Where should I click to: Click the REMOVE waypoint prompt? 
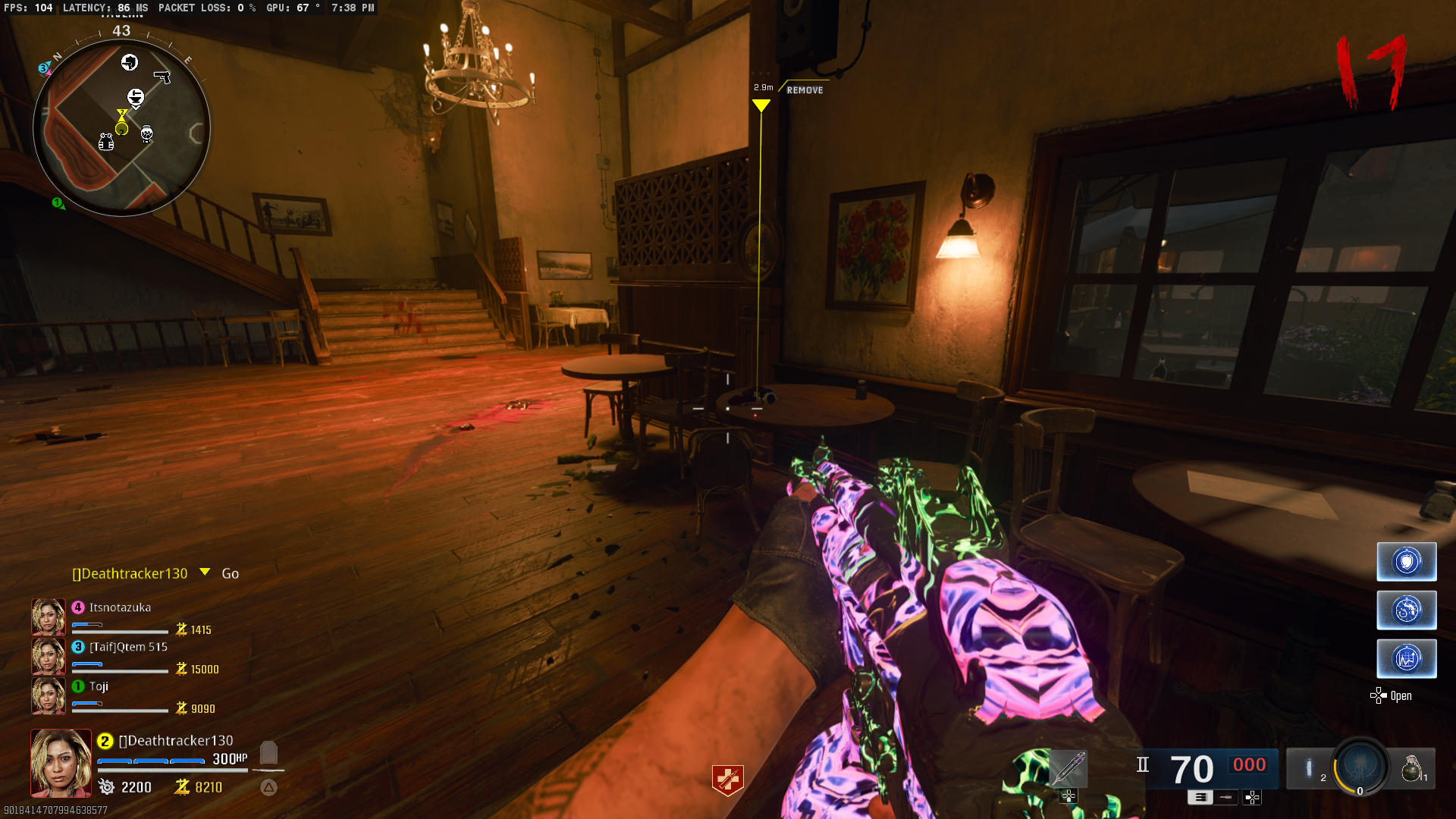[x=805, y=89]
